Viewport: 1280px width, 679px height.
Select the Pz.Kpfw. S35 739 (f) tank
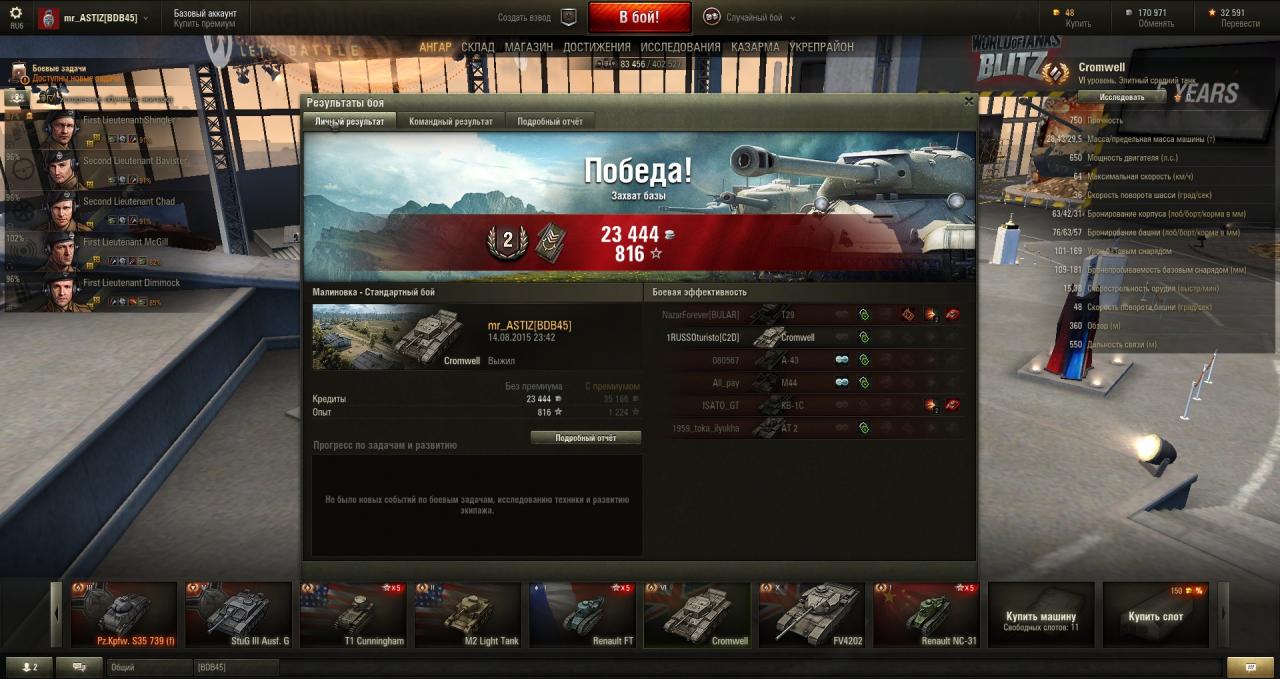click(x=123, y=615)
